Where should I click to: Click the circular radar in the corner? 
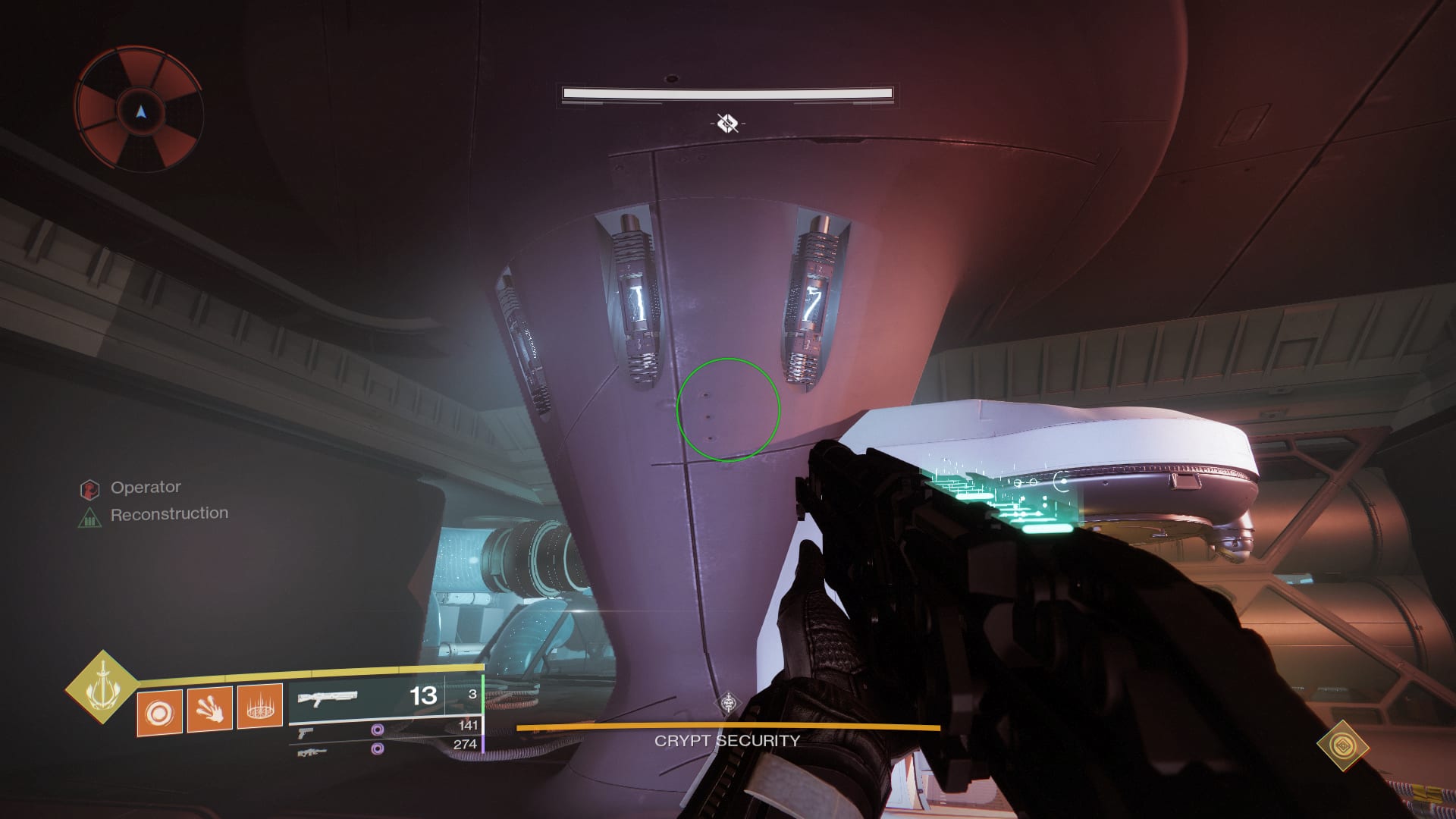[x=140, y=111]
